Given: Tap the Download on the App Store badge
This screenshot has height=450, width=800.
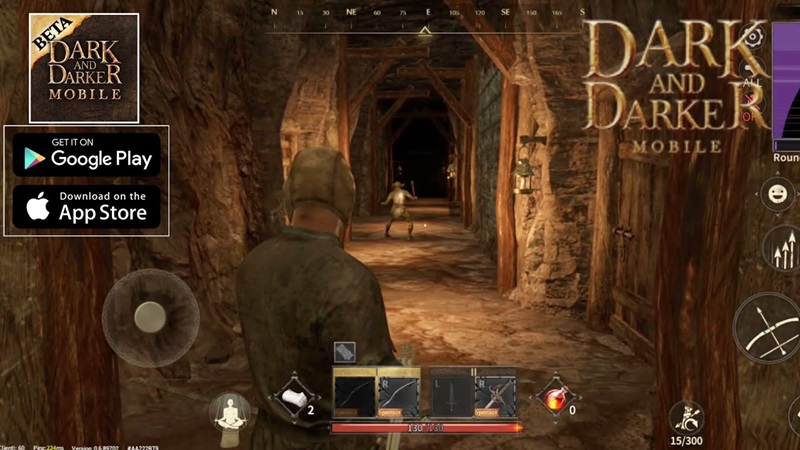Looking at the screenshot, I should [86, 207].
